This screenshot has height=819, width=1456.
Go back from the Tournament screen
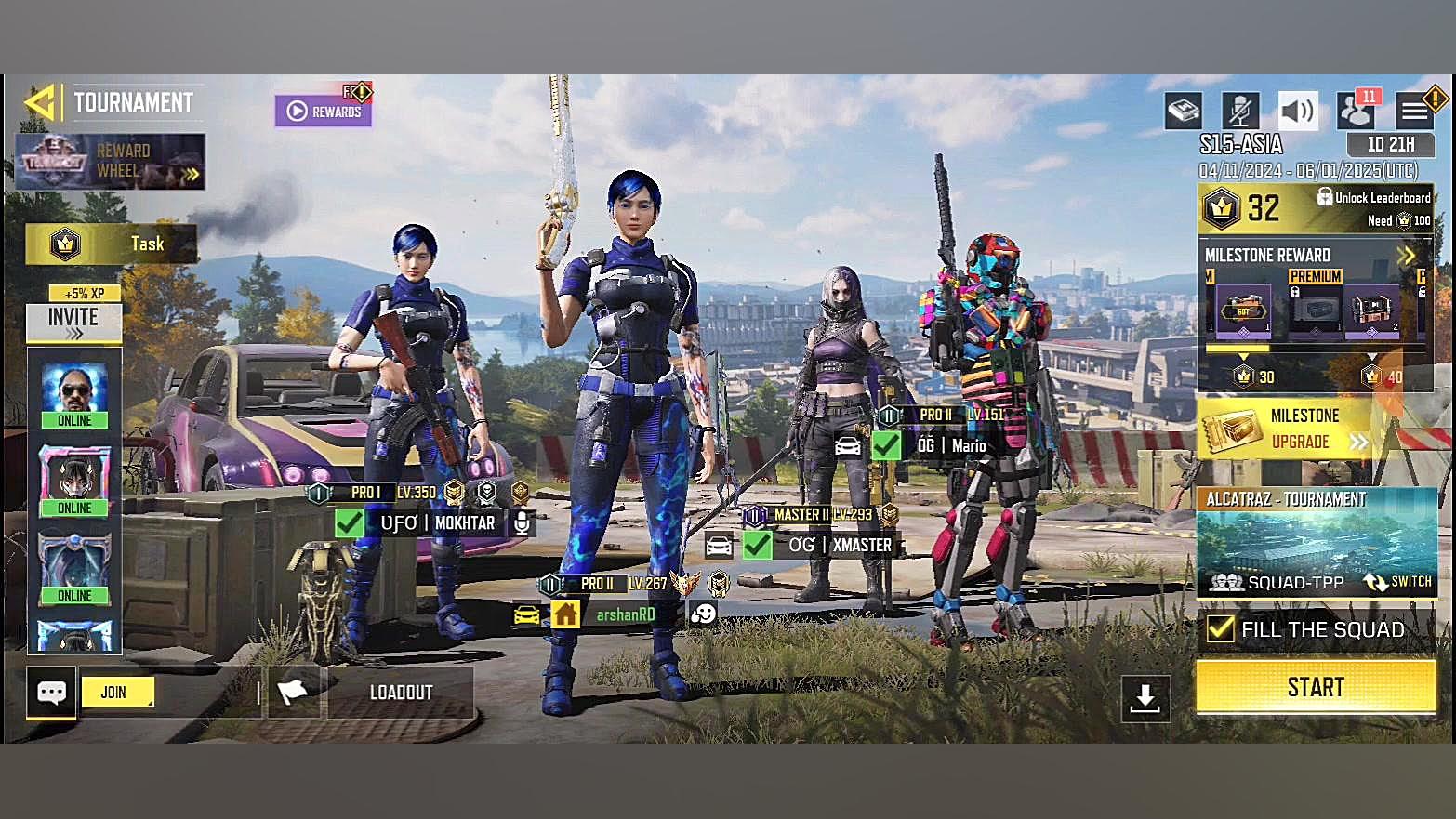[x=40, y=102]
